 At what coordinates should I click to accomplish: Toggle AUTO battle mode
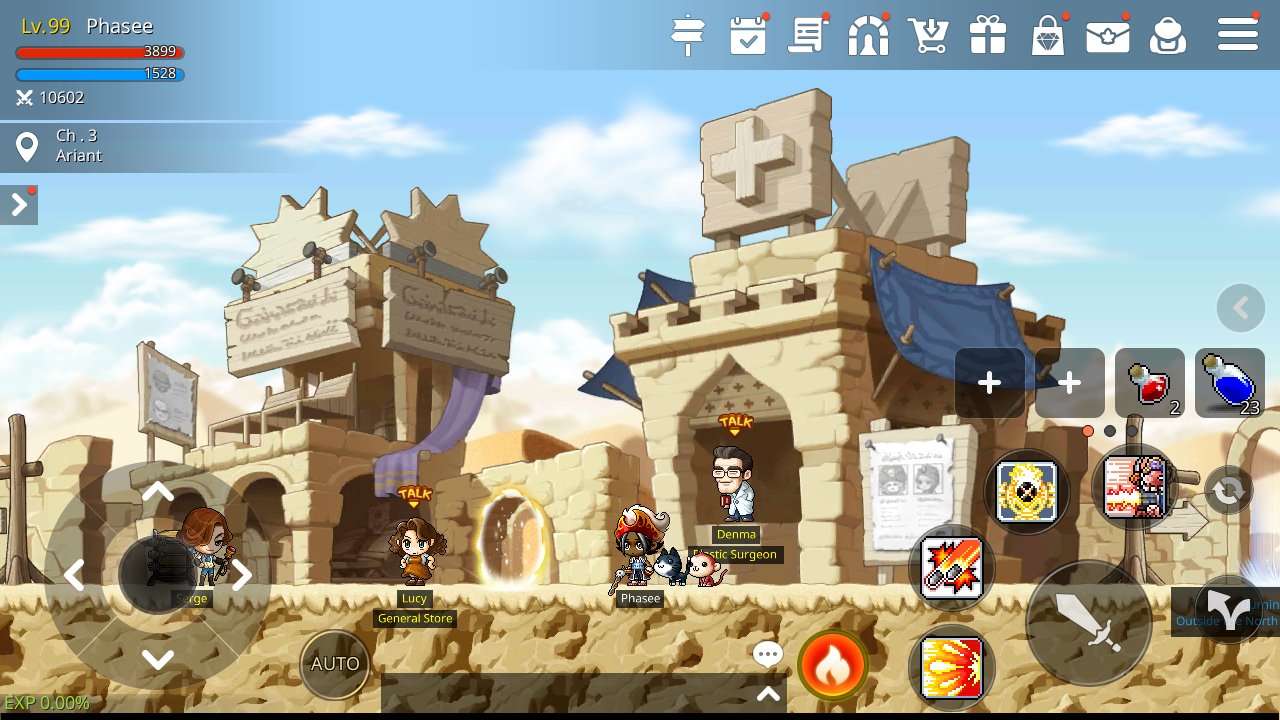click(x=335, y=663)
